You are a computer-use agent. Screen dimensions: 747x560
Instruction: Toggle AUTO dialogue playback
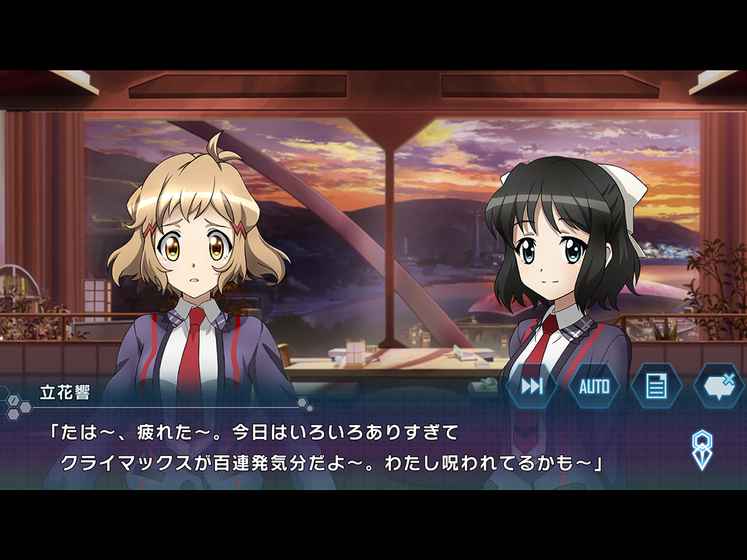(x=594, y=386)
